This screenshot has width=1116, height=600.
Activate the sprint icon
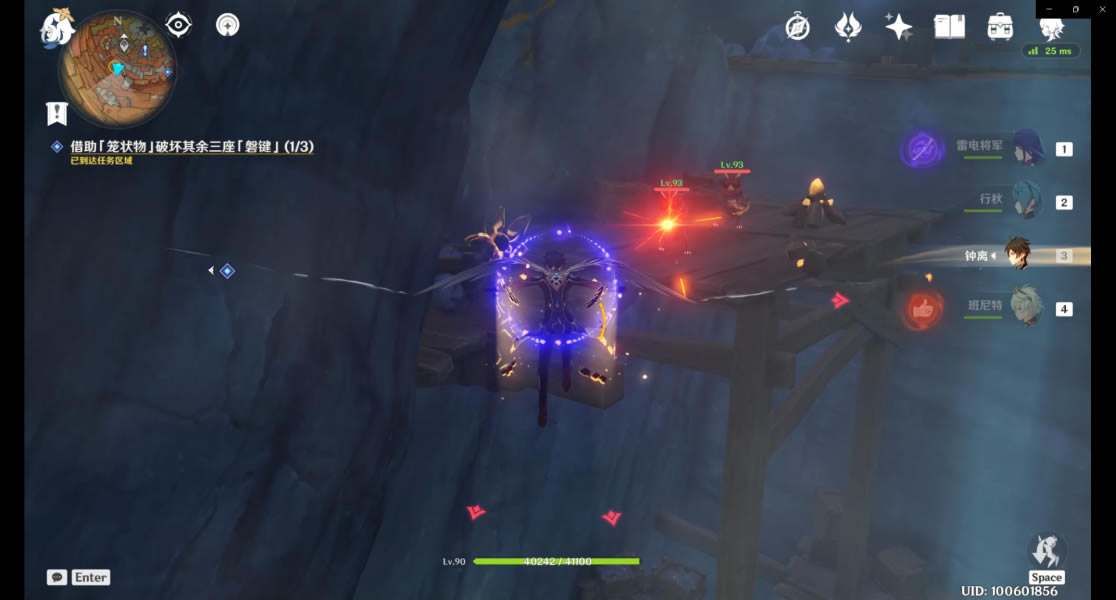(x=1046, y=551)
